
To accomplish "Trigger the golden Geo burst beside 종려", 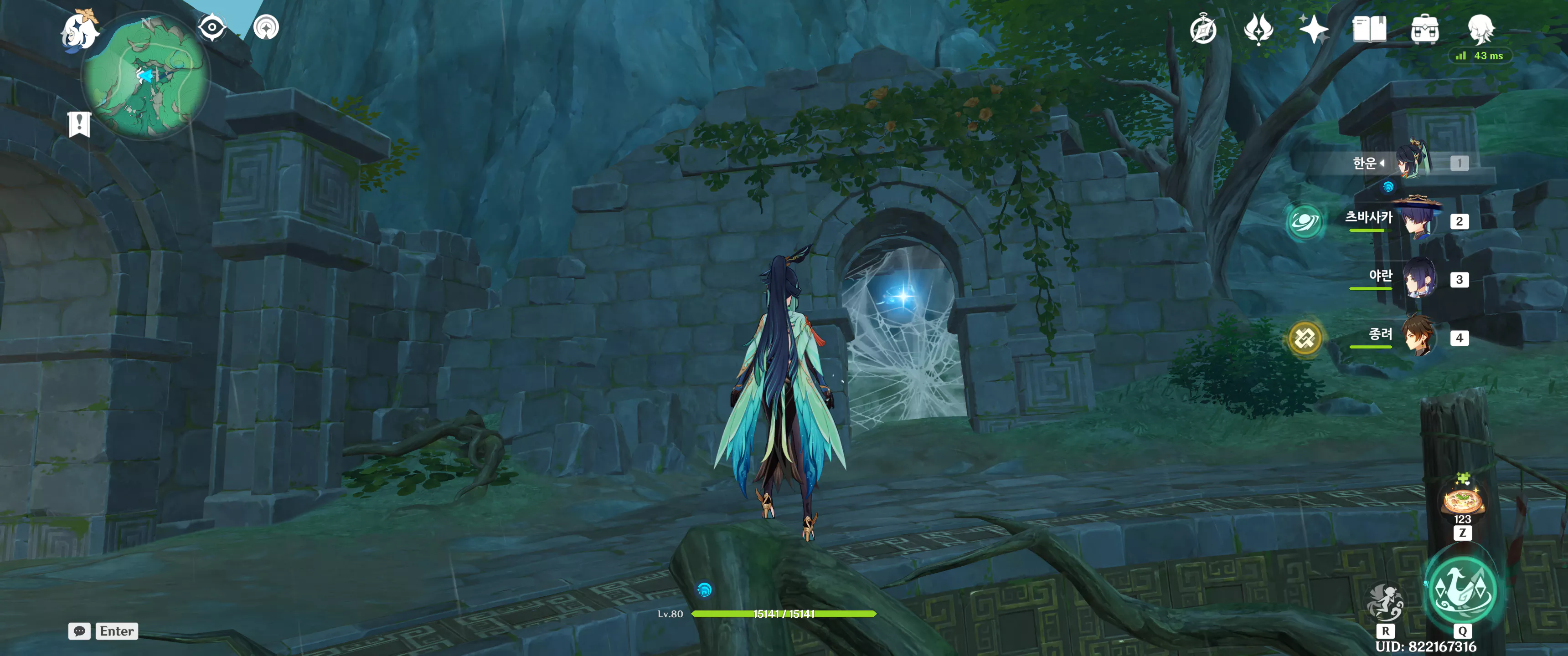I will [1305, 338].
